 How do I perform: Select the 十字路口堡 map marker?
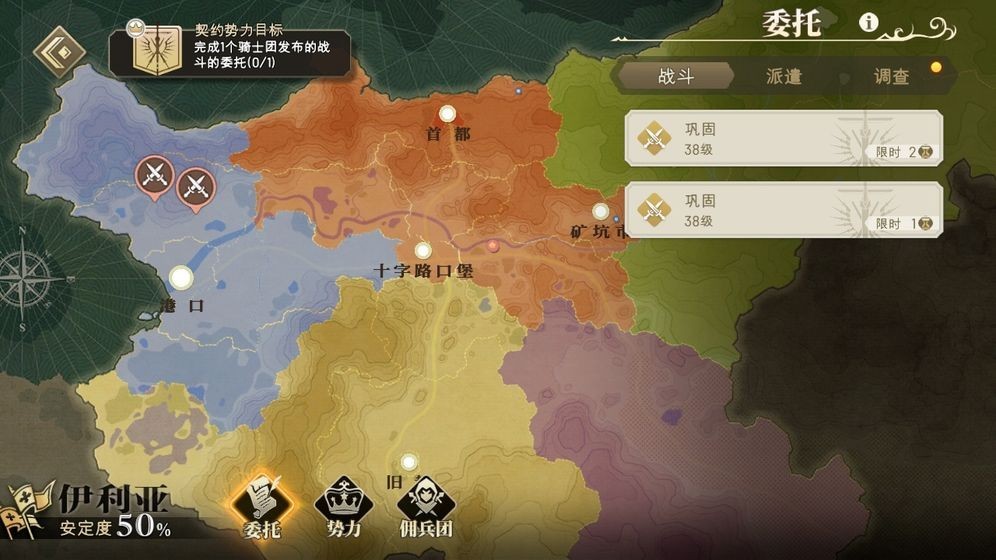pyautogui.click(x=423, y=251)
